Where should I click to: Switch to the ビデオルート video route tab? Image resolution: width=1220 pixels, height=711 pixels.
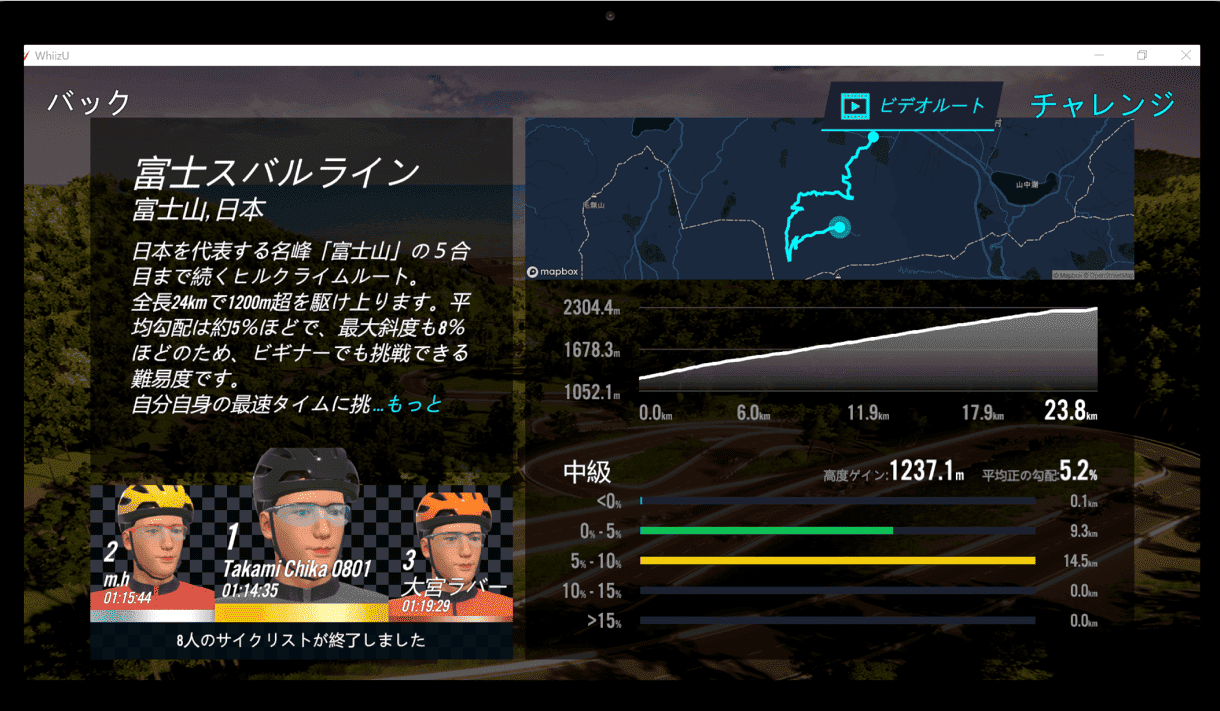912,106
